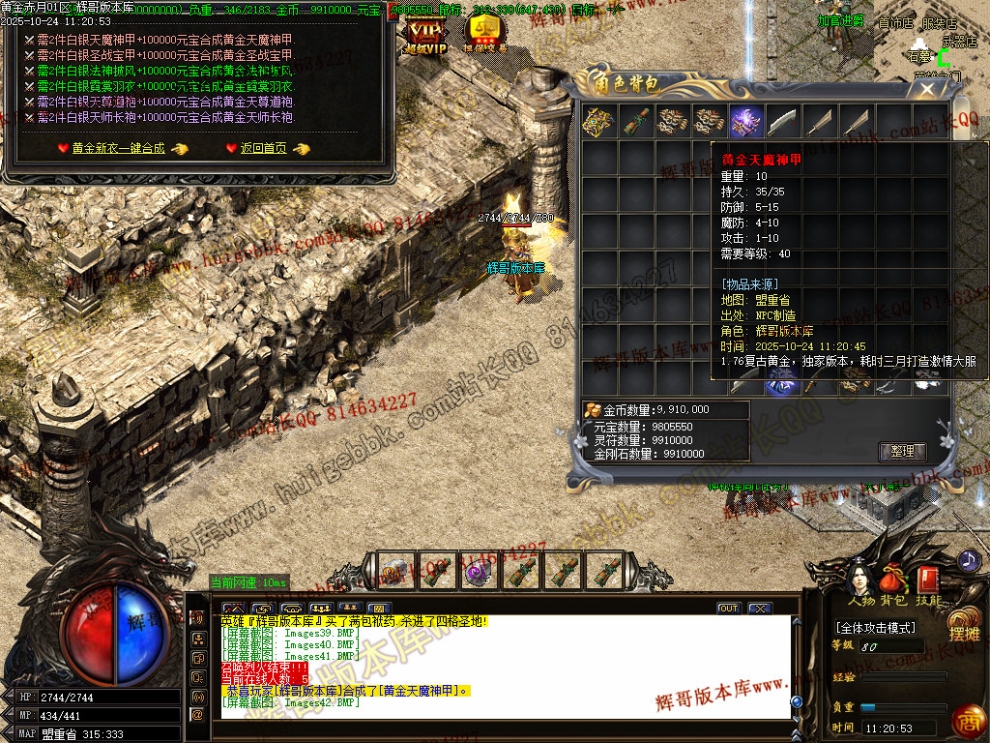The height and width of the screenshot is (743, 990).
Task: Open the 超级VIP icon
Action: (x=423, y=33)
